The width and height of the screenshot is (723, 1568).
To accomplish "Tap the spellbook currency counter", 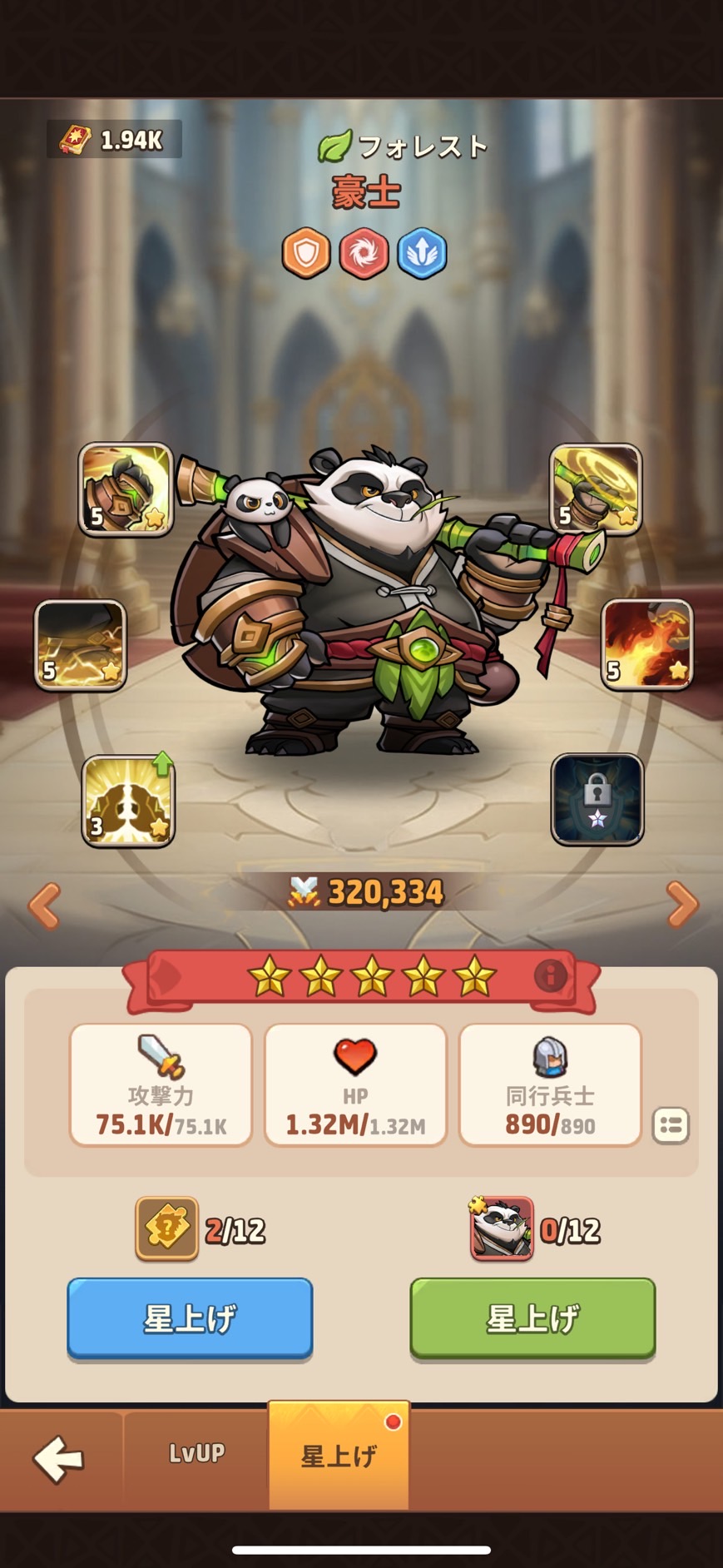I will [115, 140].
